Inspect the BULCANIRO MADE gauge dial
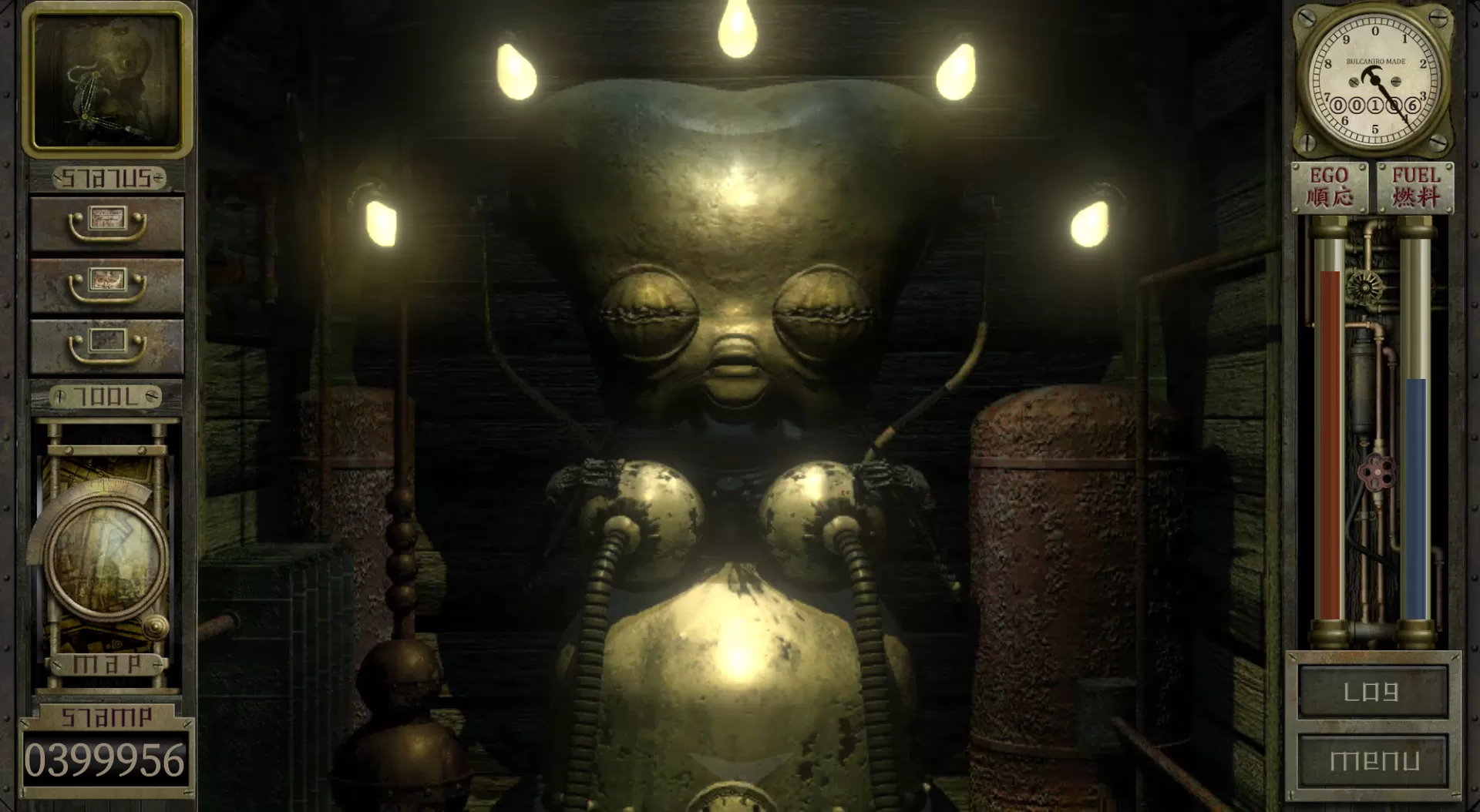 (1374, 81)
